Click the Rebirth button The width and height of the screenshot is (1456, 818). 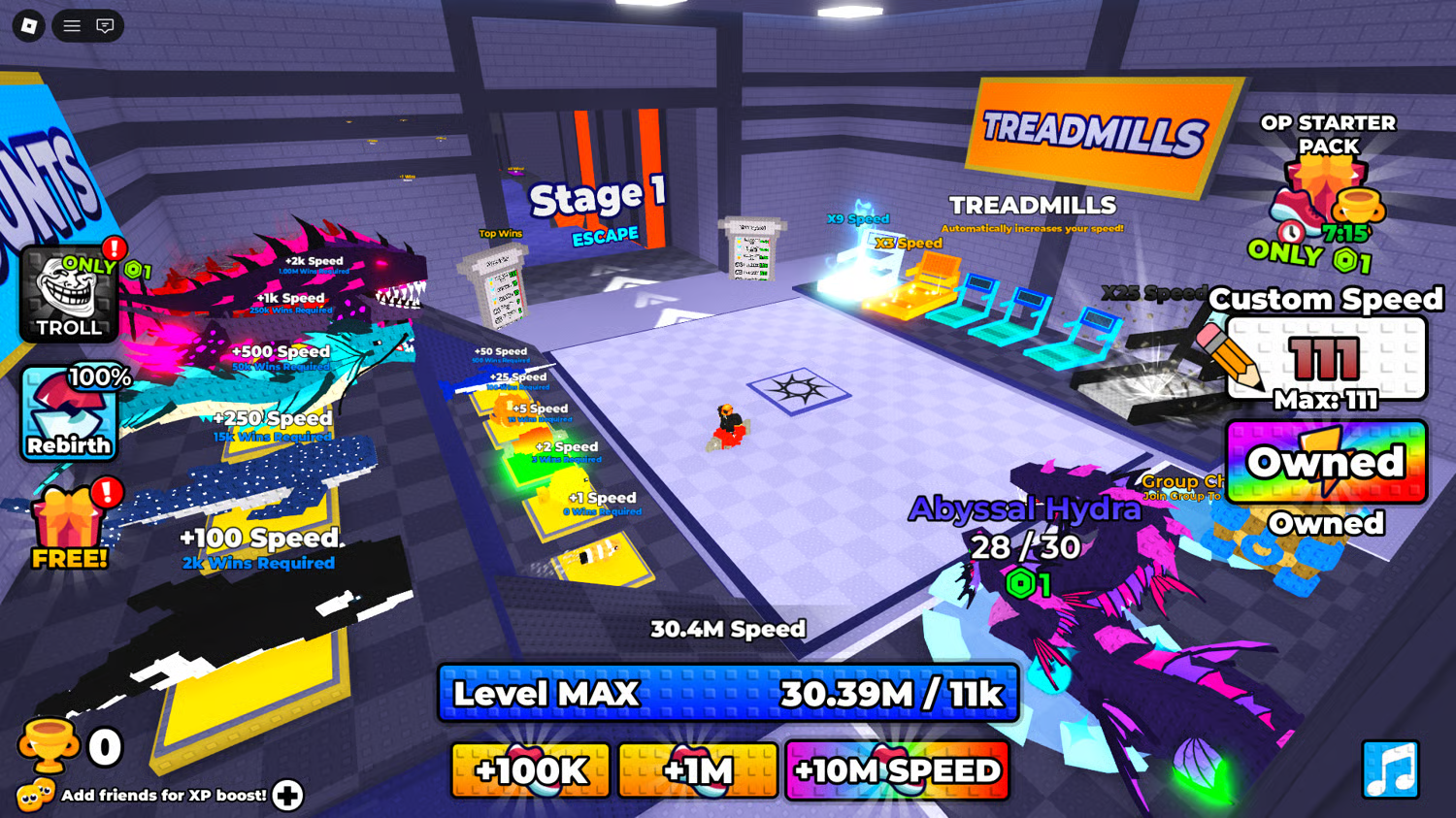pyautogui.click(x=69, y=413)
